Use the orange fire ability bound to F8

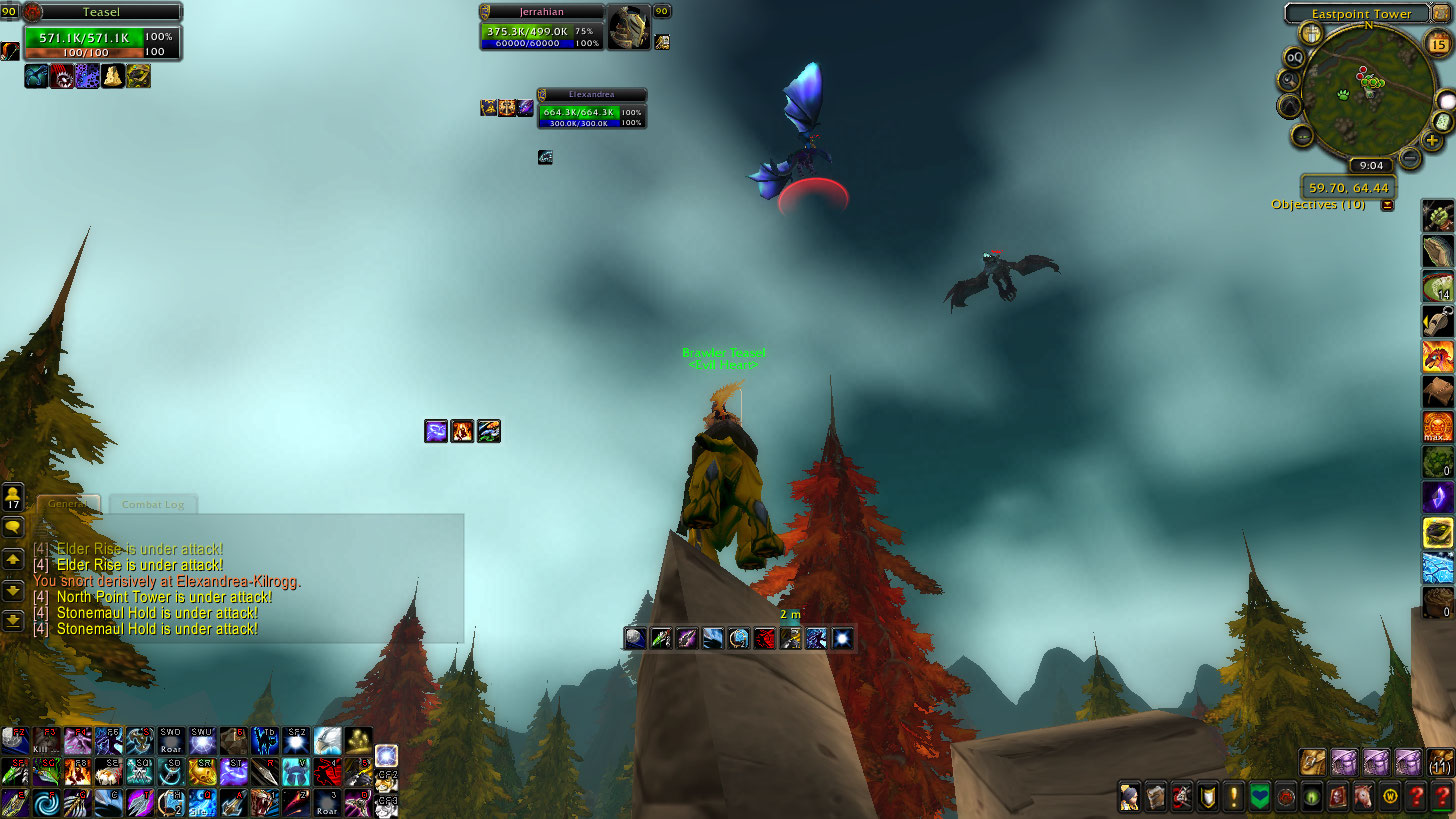(x=78, y=772)
